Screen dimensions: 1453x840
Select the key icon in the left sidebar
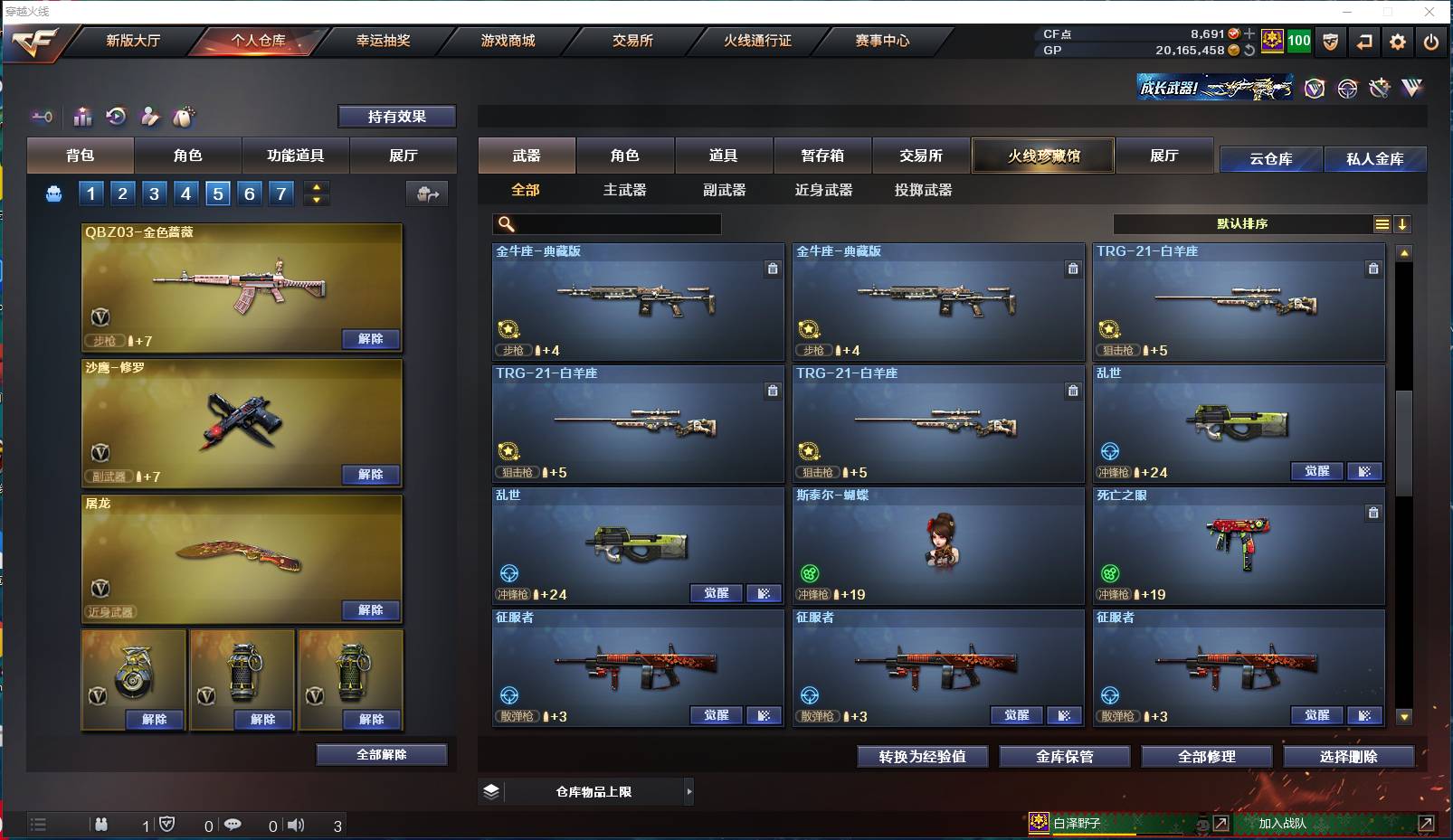point(42,117)
